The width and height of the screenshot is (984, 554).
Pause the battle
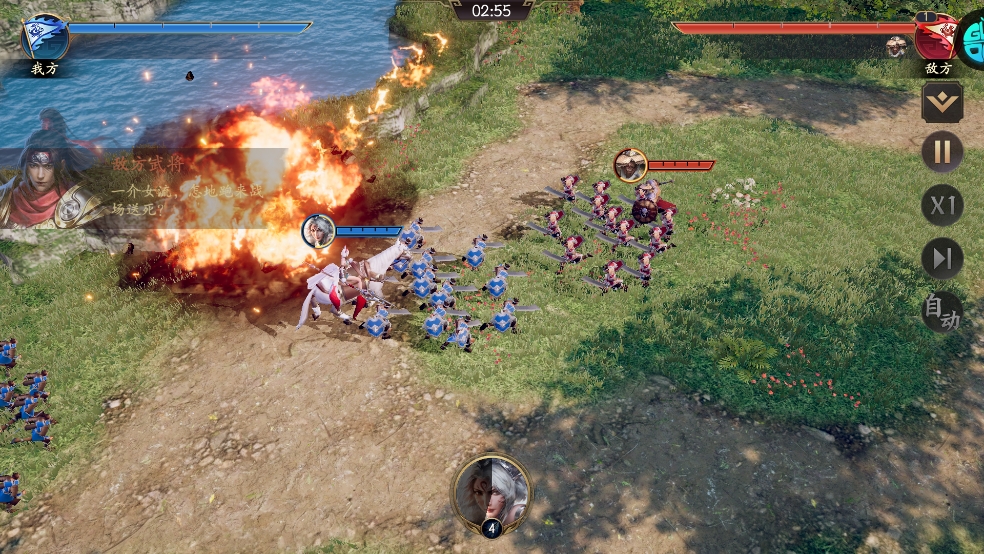coord(942,153)
